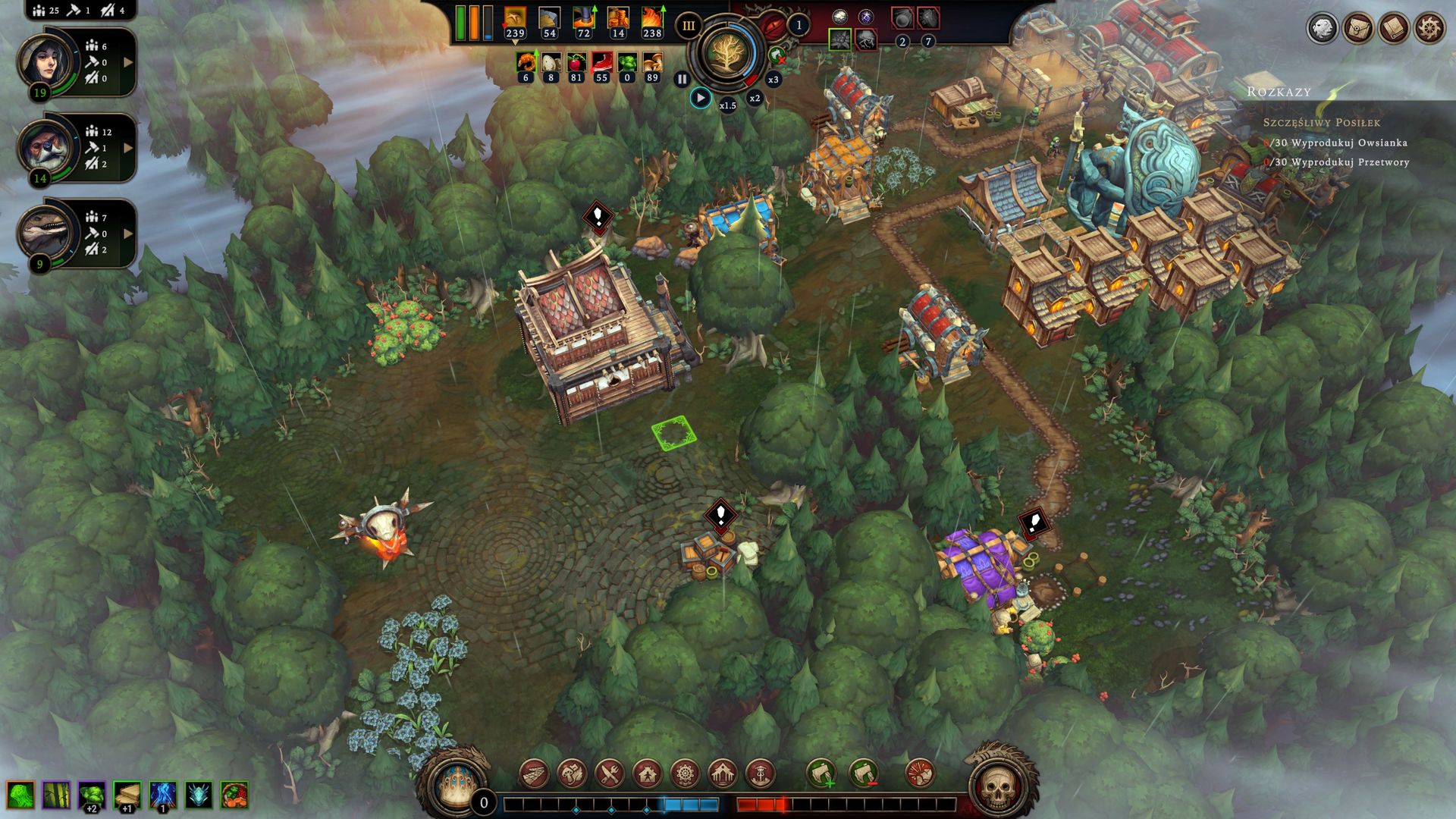Open the roads build category

coord(535,773)
